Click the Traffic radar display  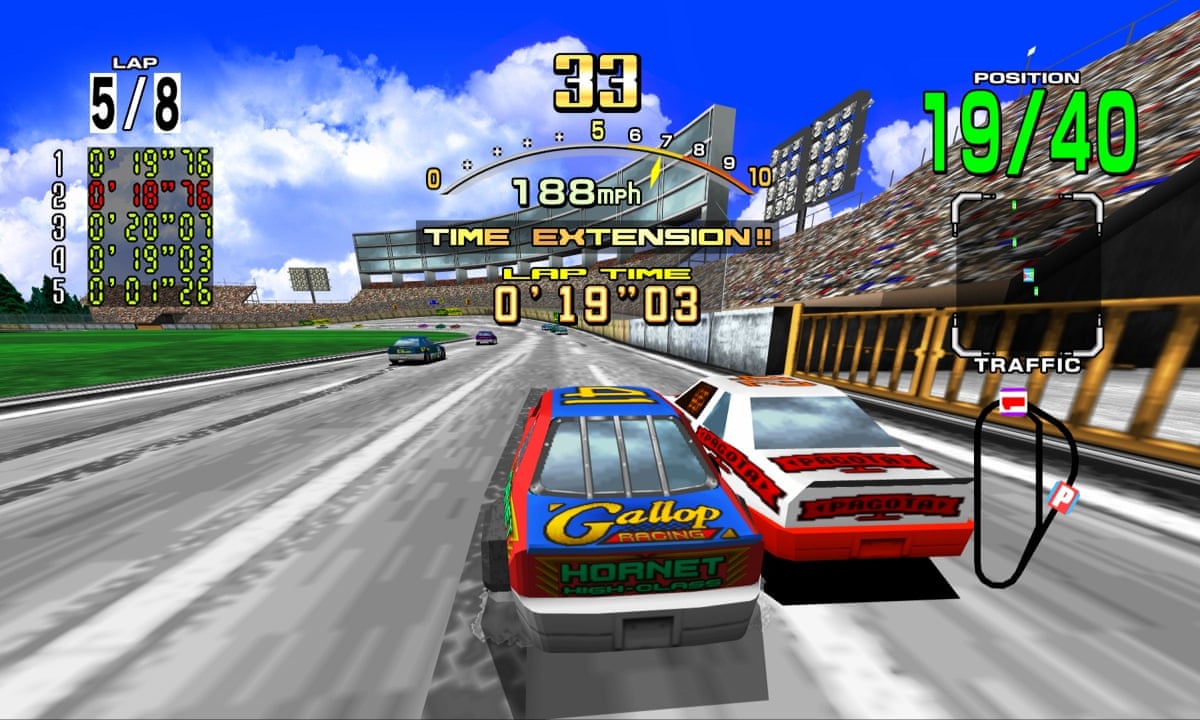(1027, 274)
